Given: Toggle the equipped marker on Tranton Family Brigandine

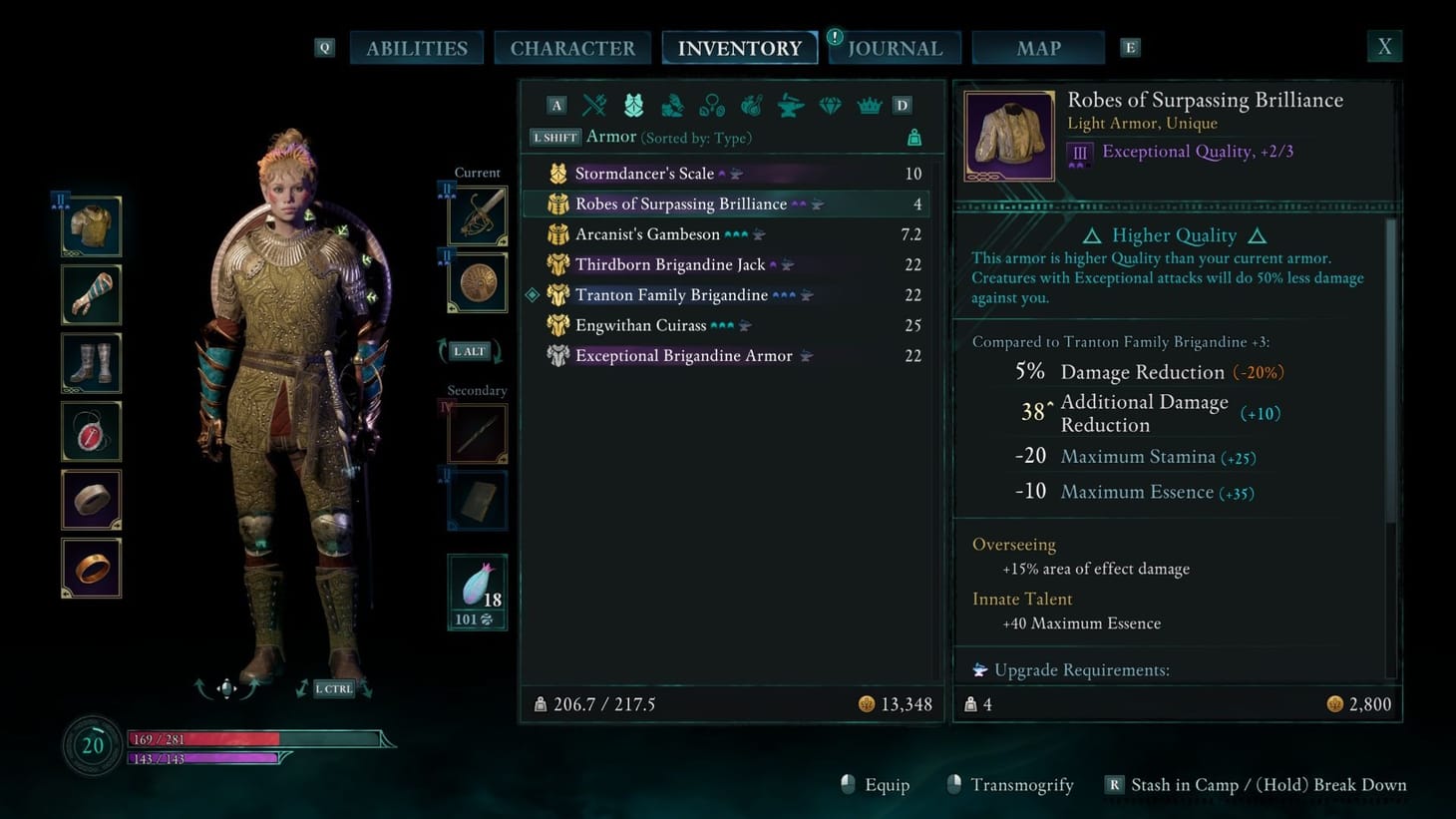Looking at the screenshot, I should click(533, 294).
